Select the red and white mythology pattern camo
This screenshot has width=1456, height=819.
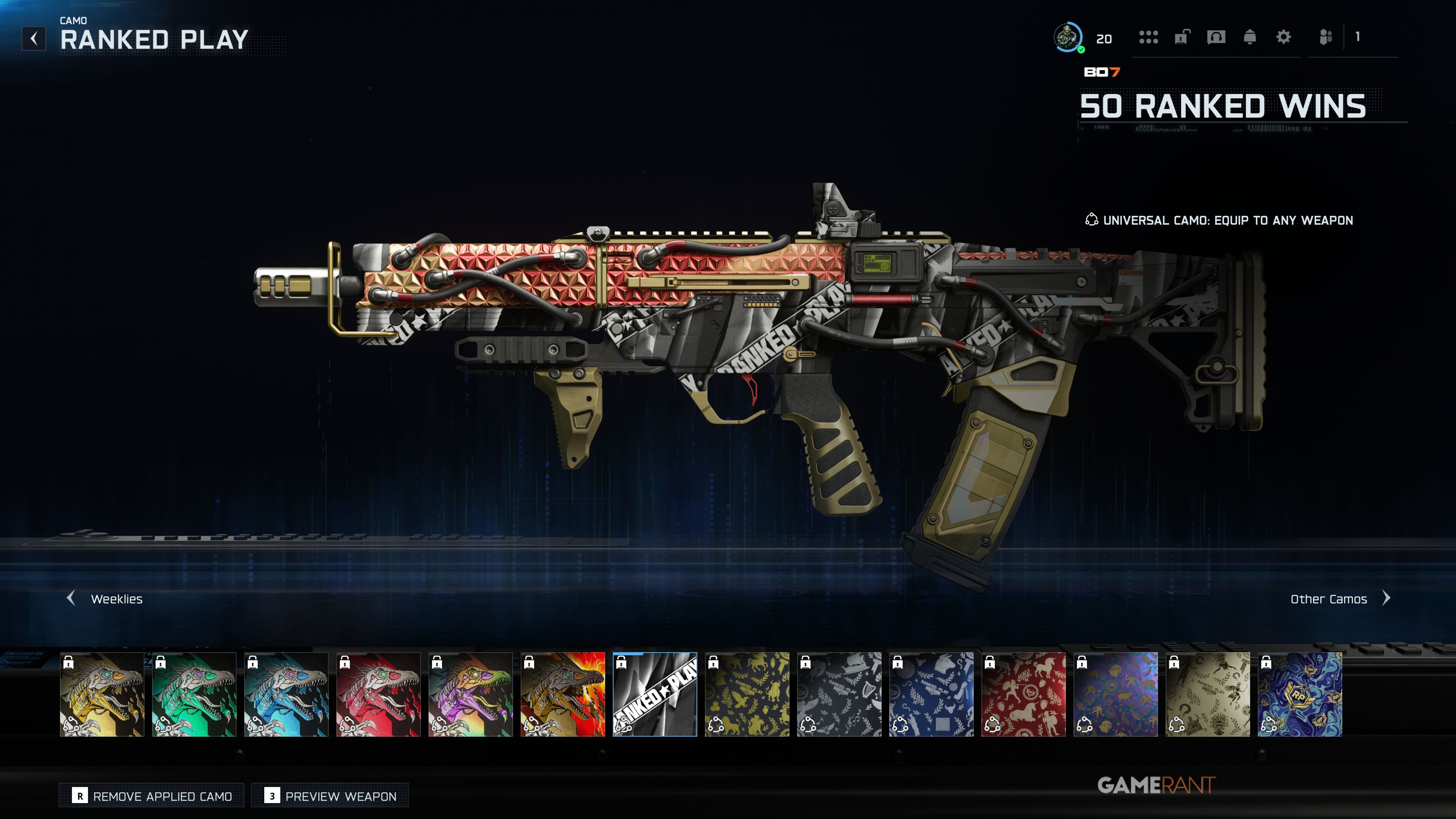click(x=1023, y=694)
